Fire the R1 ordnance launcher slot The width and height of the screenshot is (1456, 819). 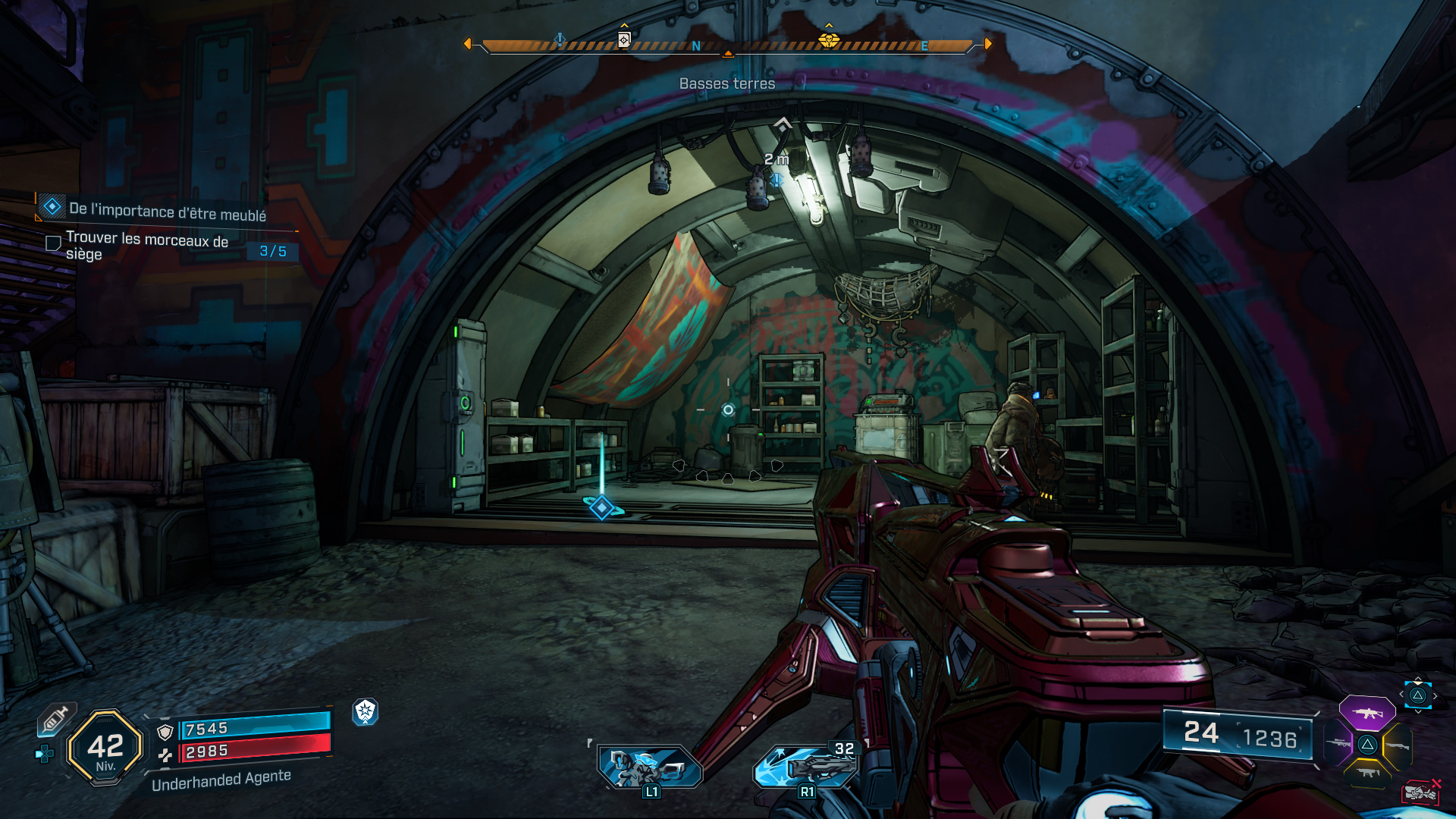tap(805, 766)
